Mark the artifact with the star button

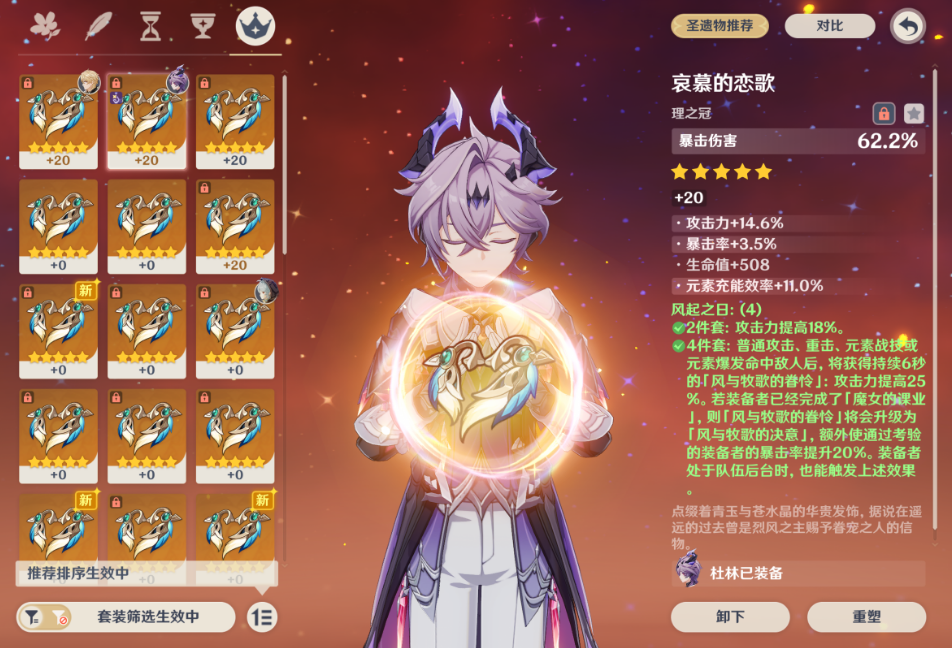(x=913, y=113)
